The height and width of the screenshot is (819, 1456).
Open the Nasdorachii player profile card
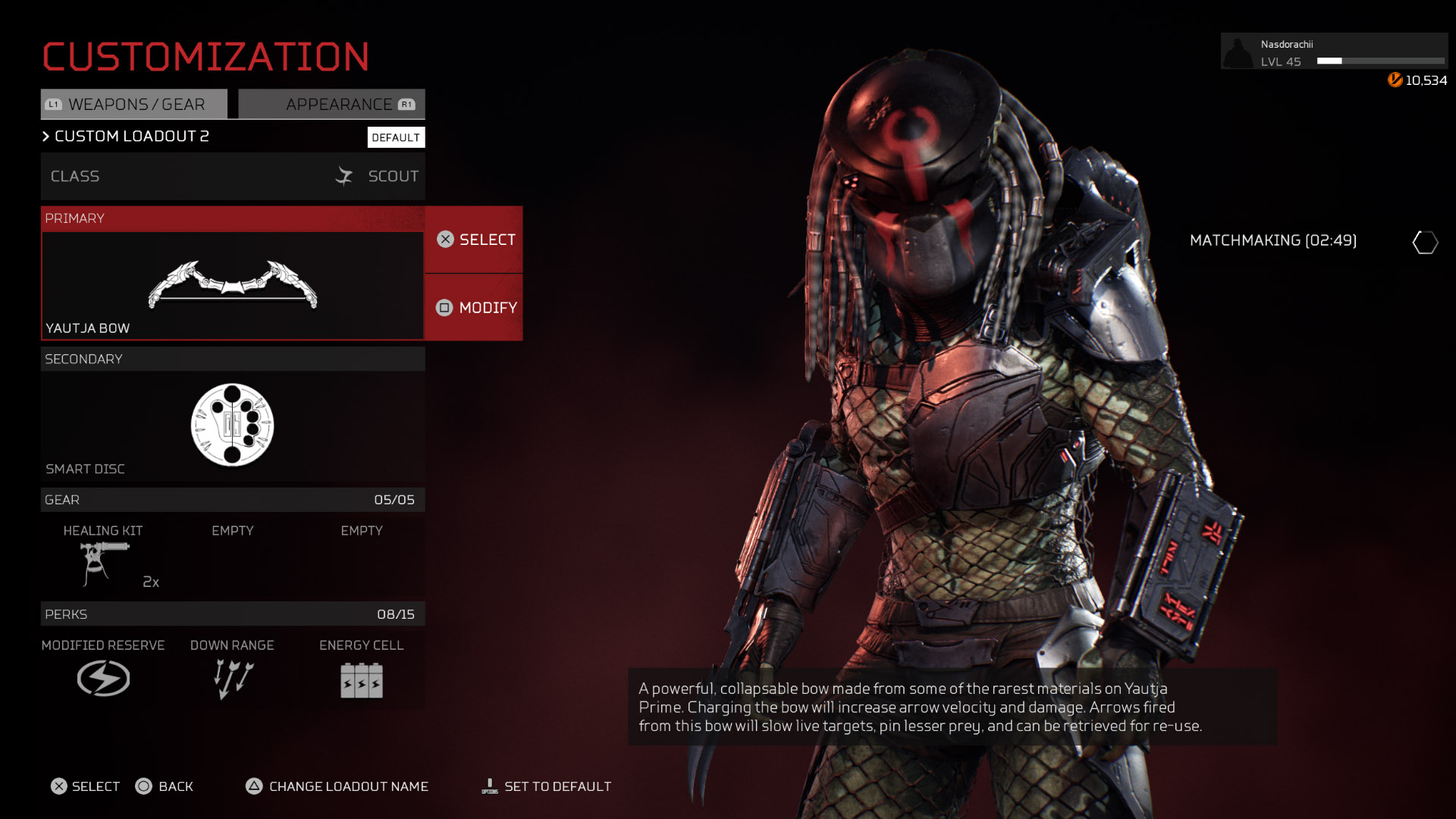1333,52
